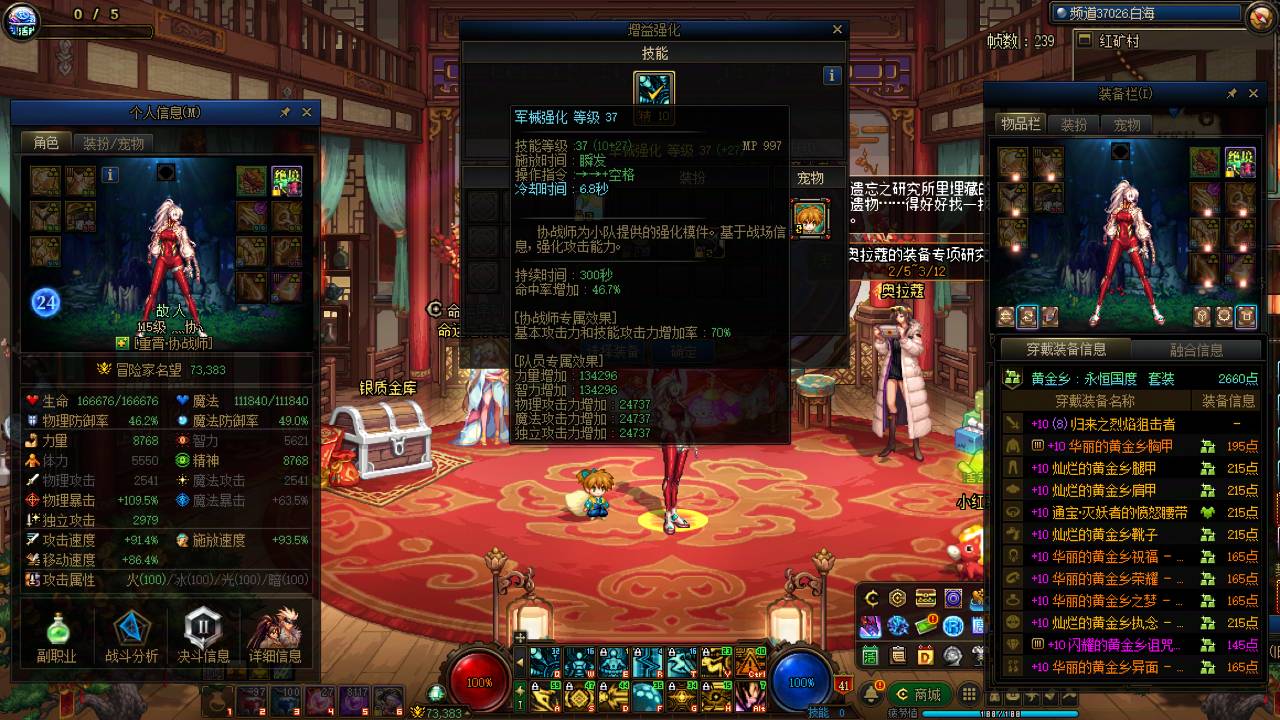The height and width of the screenshot is (720, 1280).
Task: Switch to the 融合信息 tab
Action: coord(1196,348)
